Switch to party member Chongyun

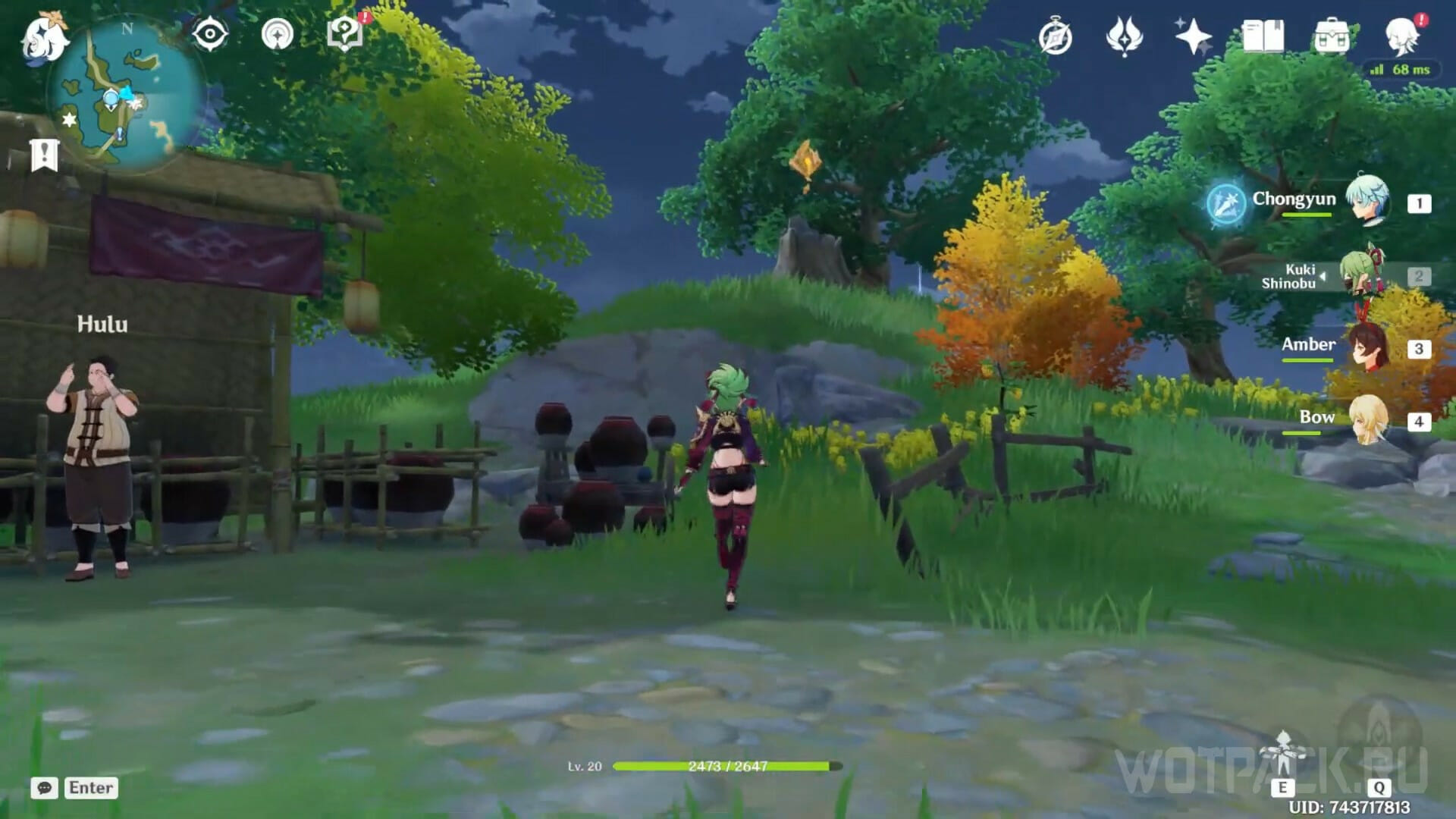[x=1367, y=202]
